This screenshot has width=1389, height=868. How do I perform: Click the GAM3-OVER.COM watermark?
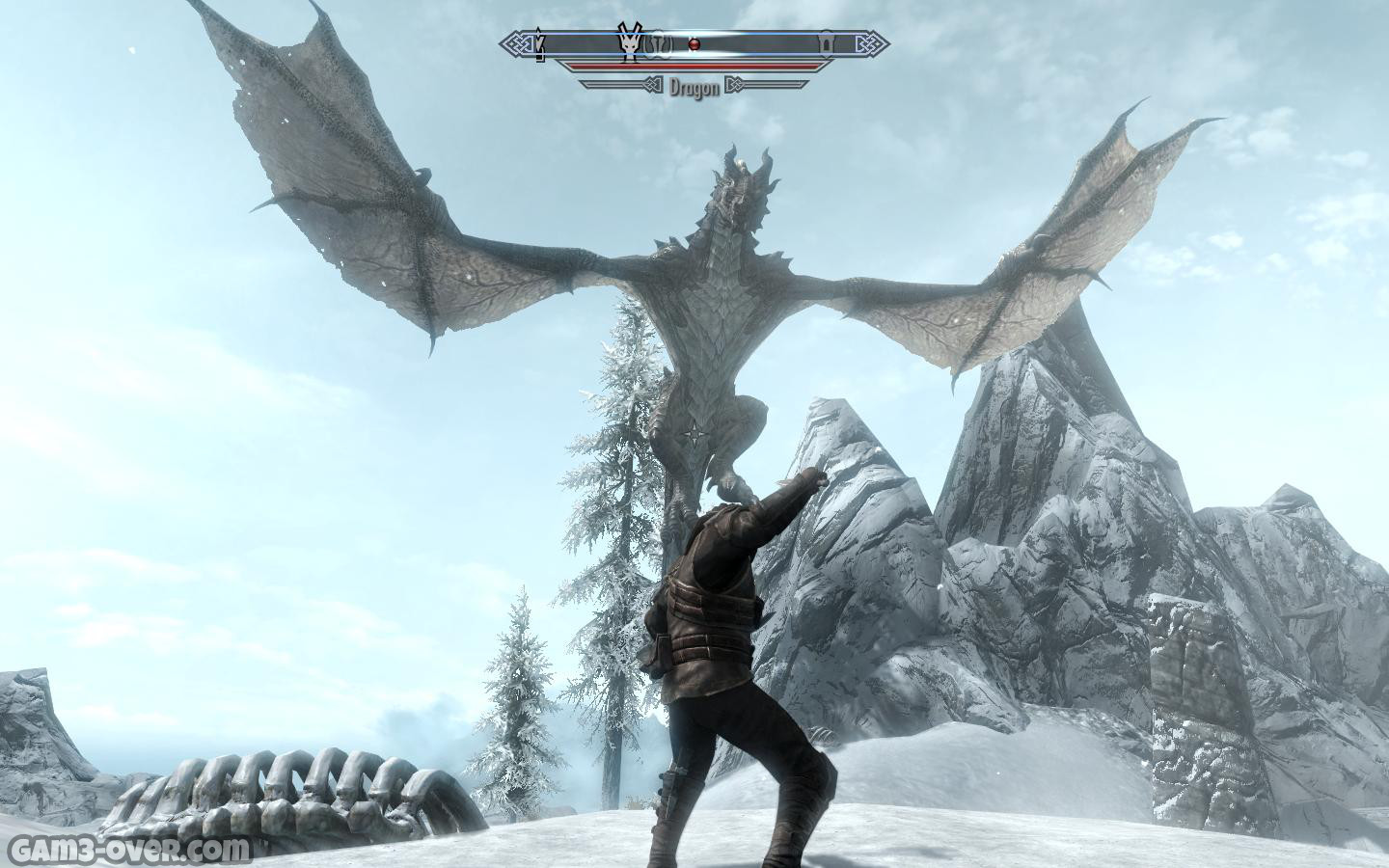pos(126,850)
